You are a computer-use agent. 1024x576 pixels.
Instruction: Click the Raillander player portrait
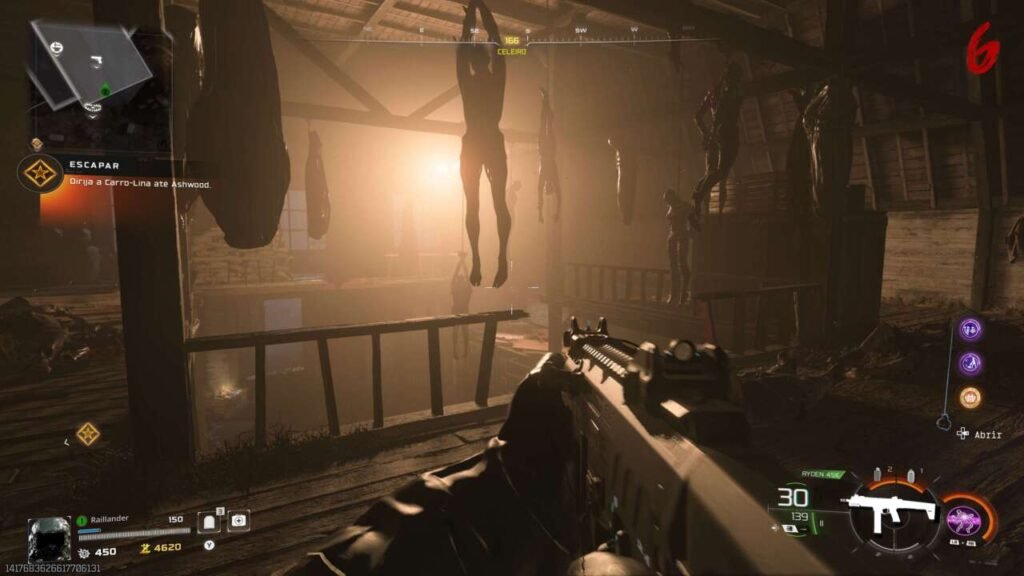[49, 538]
